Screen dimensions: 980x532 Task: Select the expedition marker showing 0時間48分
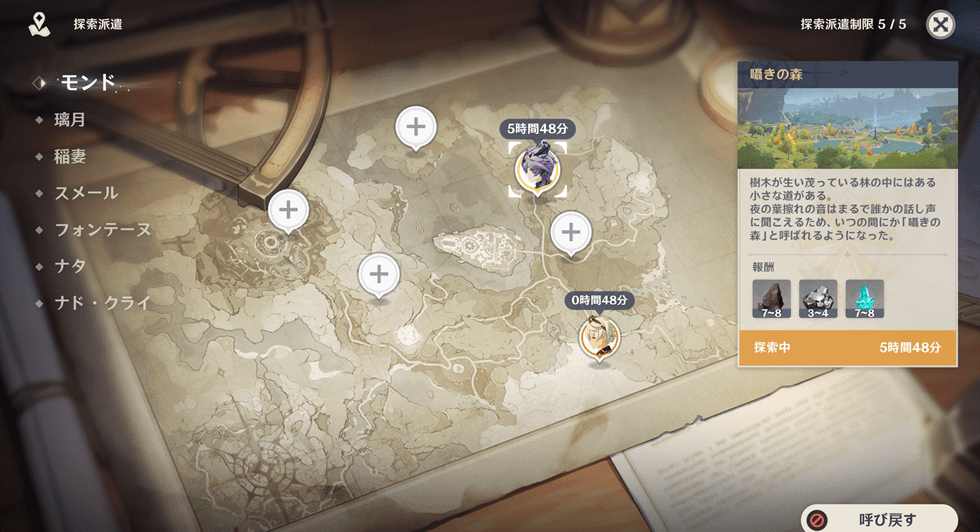click(x=600, y=337)
